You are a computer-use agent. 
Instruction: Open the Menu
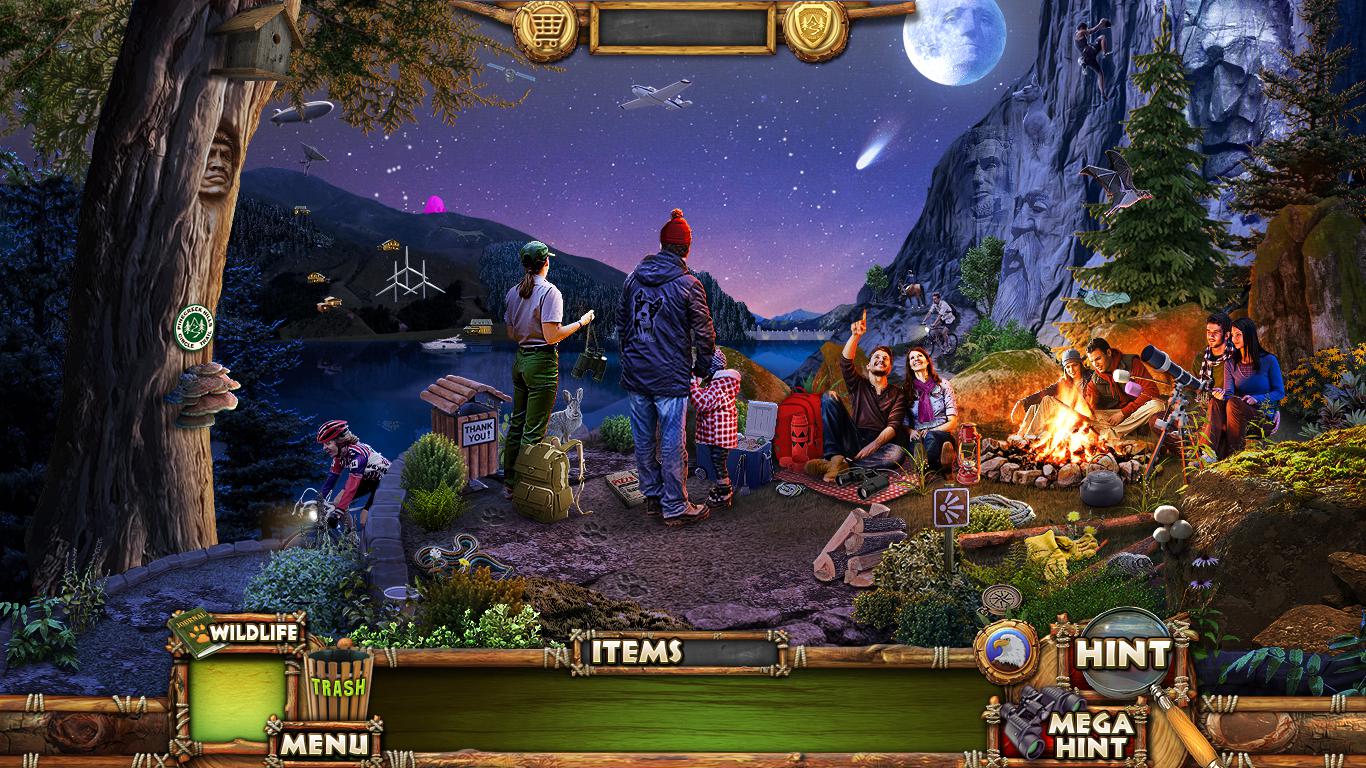click(x=322, y=742)
